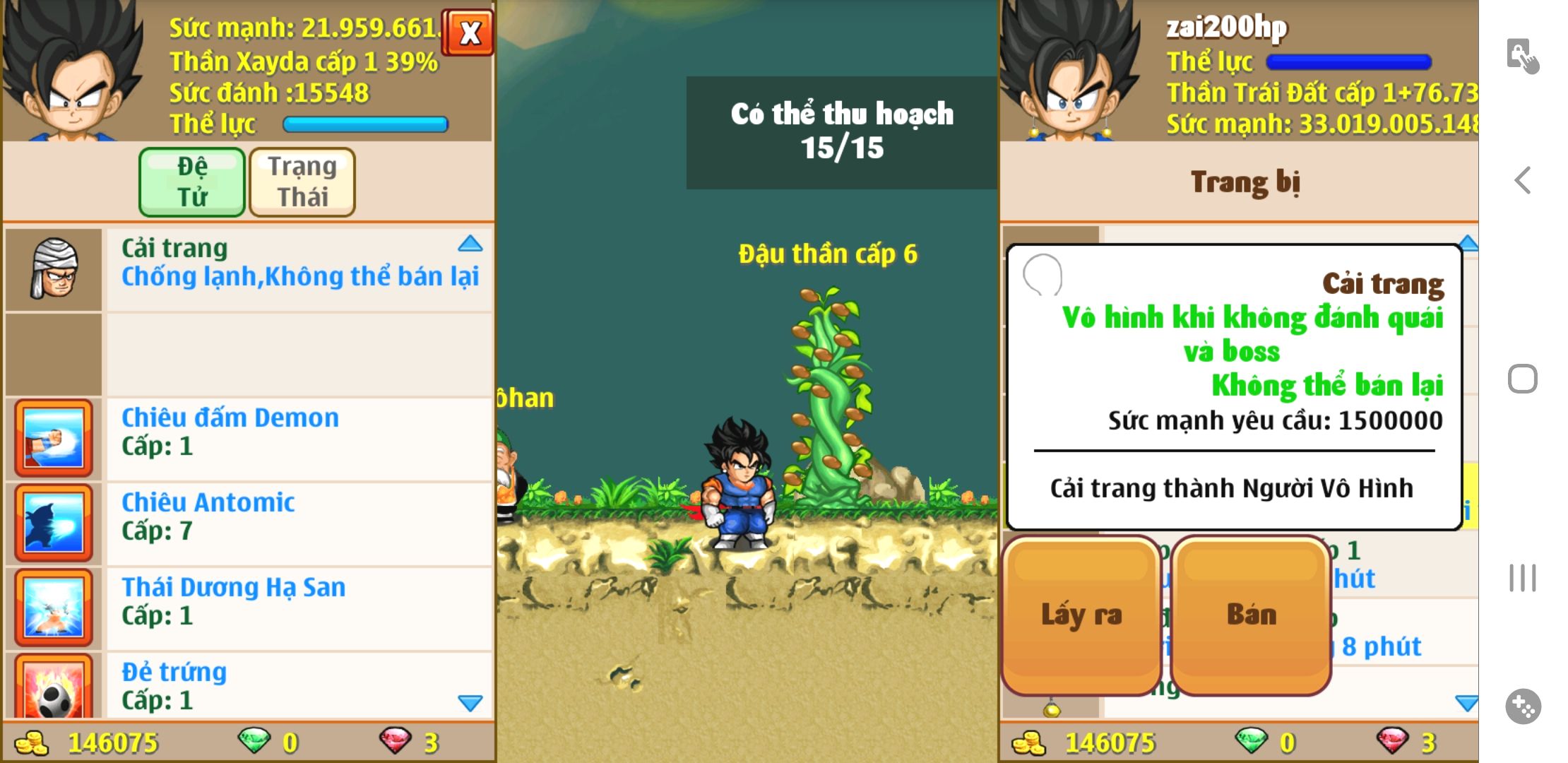This screenshot has height=763, width=1568.
Task: Switch to the Đệ Tử tab
Action: (x=192, y=182)
